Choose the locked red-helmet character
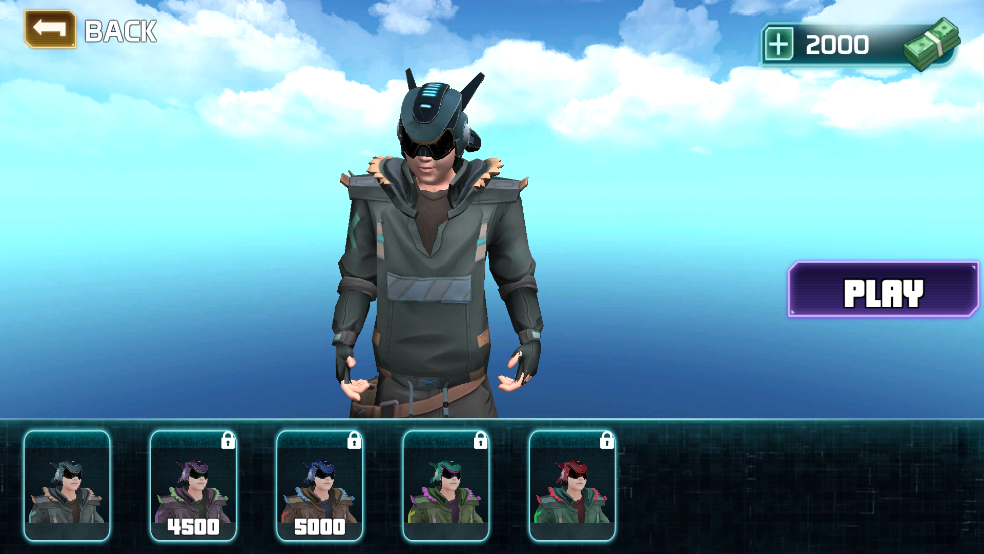This screenshot has width=984, height=554. tap(572, 485)
